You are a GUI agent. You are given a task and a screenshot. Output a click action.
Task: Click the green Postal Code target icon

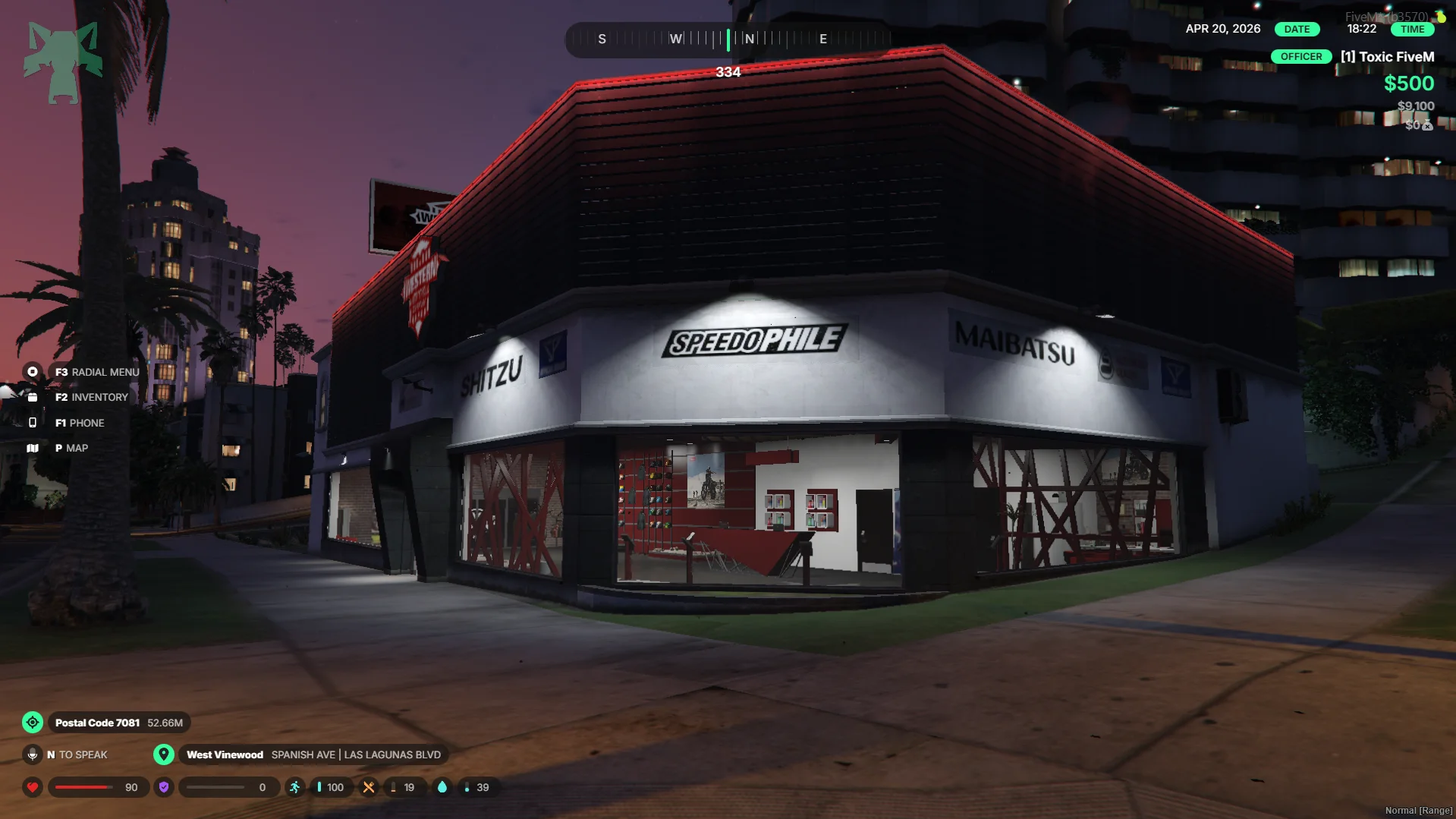point(33,723)
